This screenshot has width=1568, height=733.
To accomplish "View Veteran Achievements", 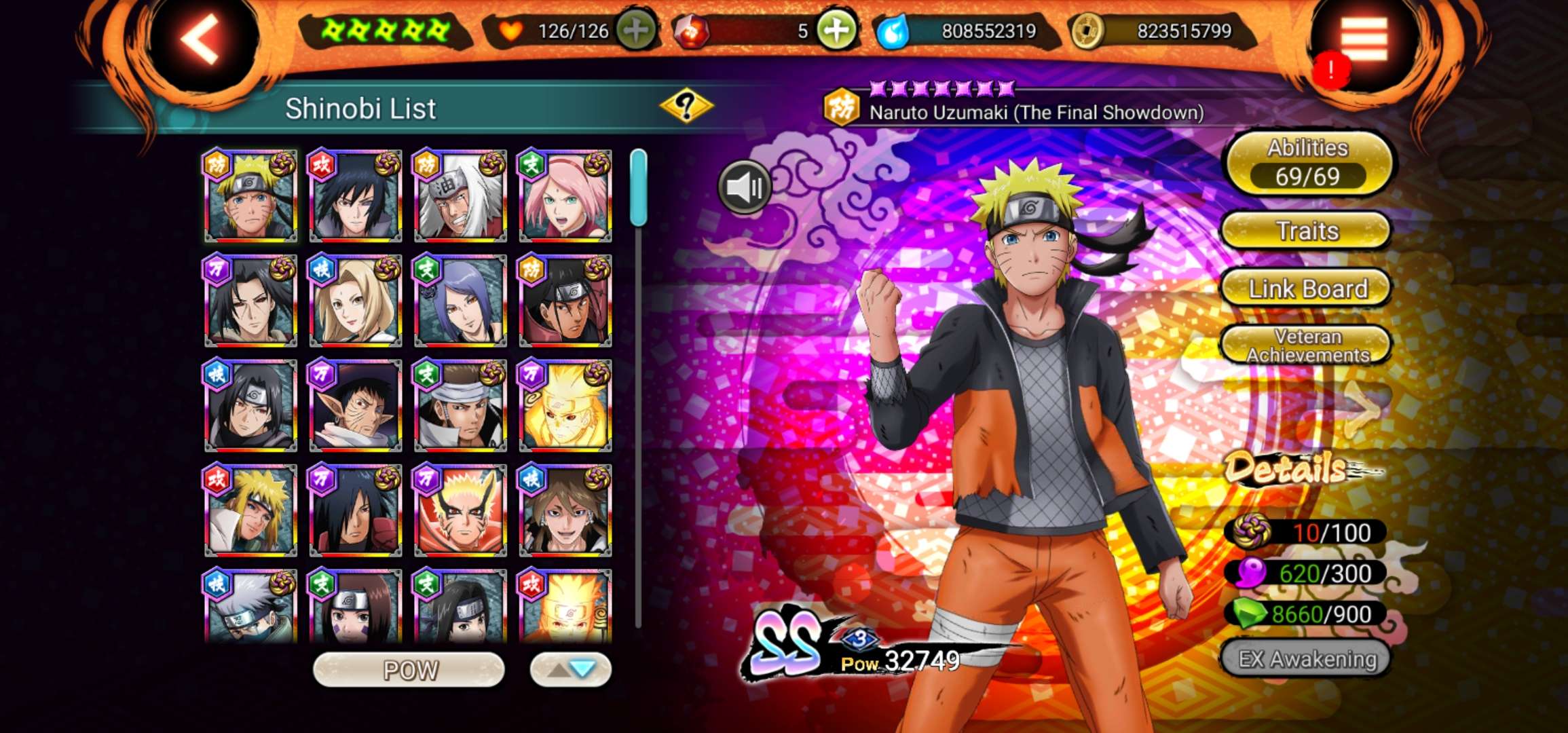I will tap(1307, 345).
